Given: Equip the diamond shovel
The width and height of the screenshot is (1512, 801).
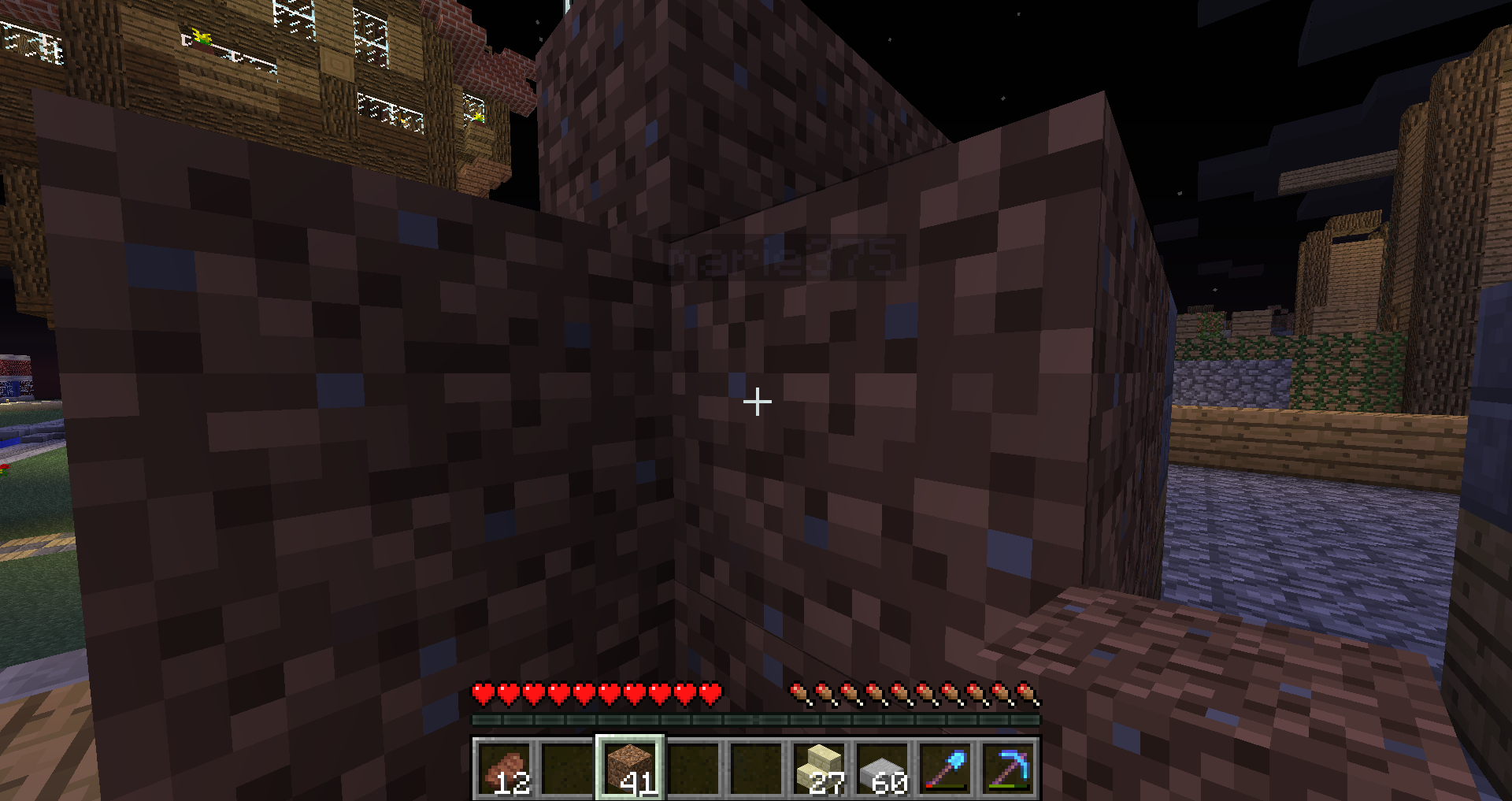Looking at the screenshot, I should pyautogui.click(x=945, y=768).
